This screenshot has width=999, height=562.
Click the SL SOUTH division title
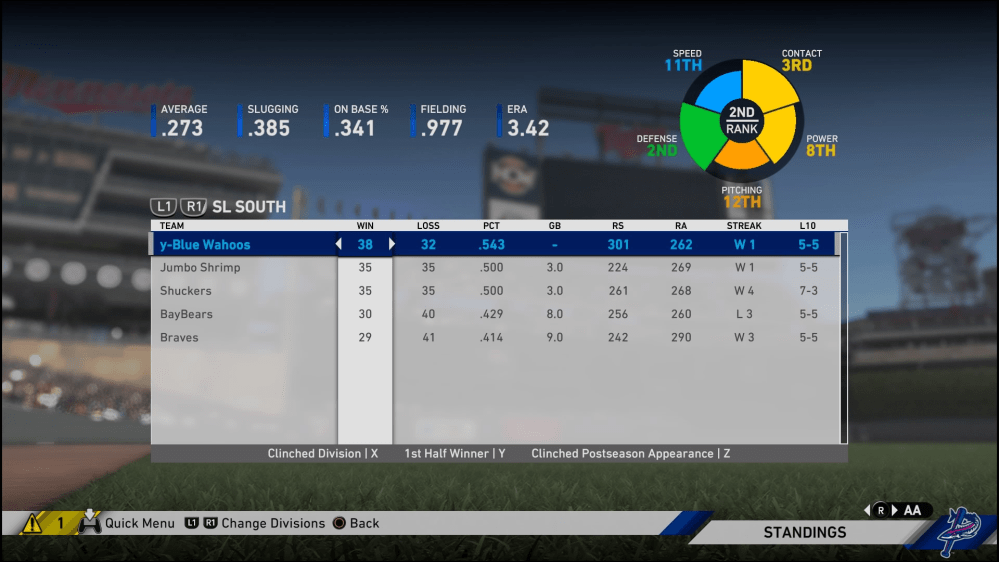pos(249,207)
